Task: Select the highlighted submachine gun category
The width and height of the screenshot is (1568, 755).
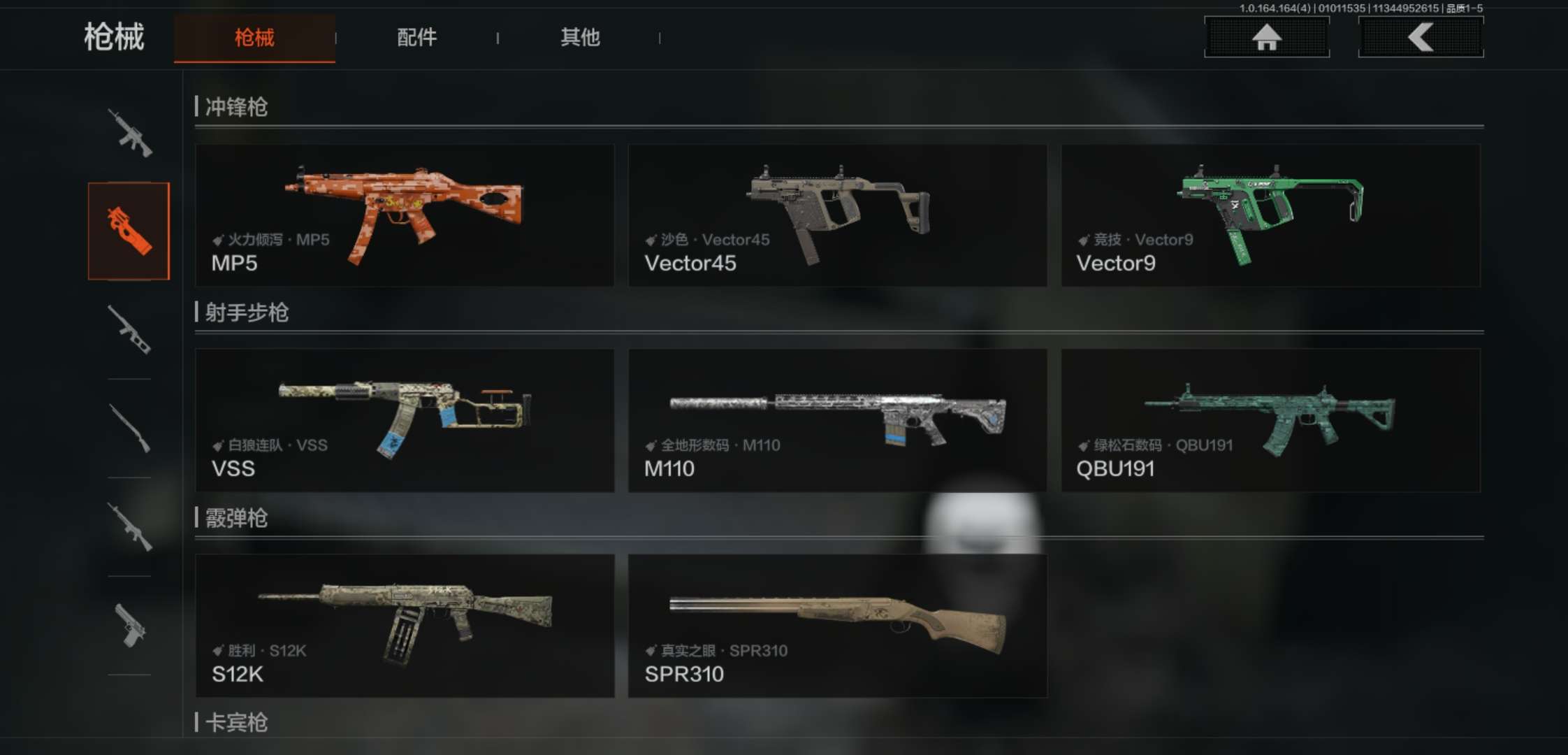Action: (129, 231)
